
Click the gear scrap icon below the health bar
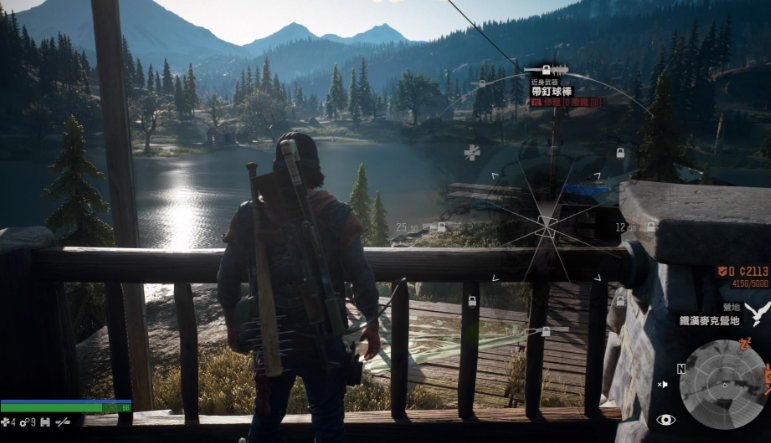(x=24, y=424)
